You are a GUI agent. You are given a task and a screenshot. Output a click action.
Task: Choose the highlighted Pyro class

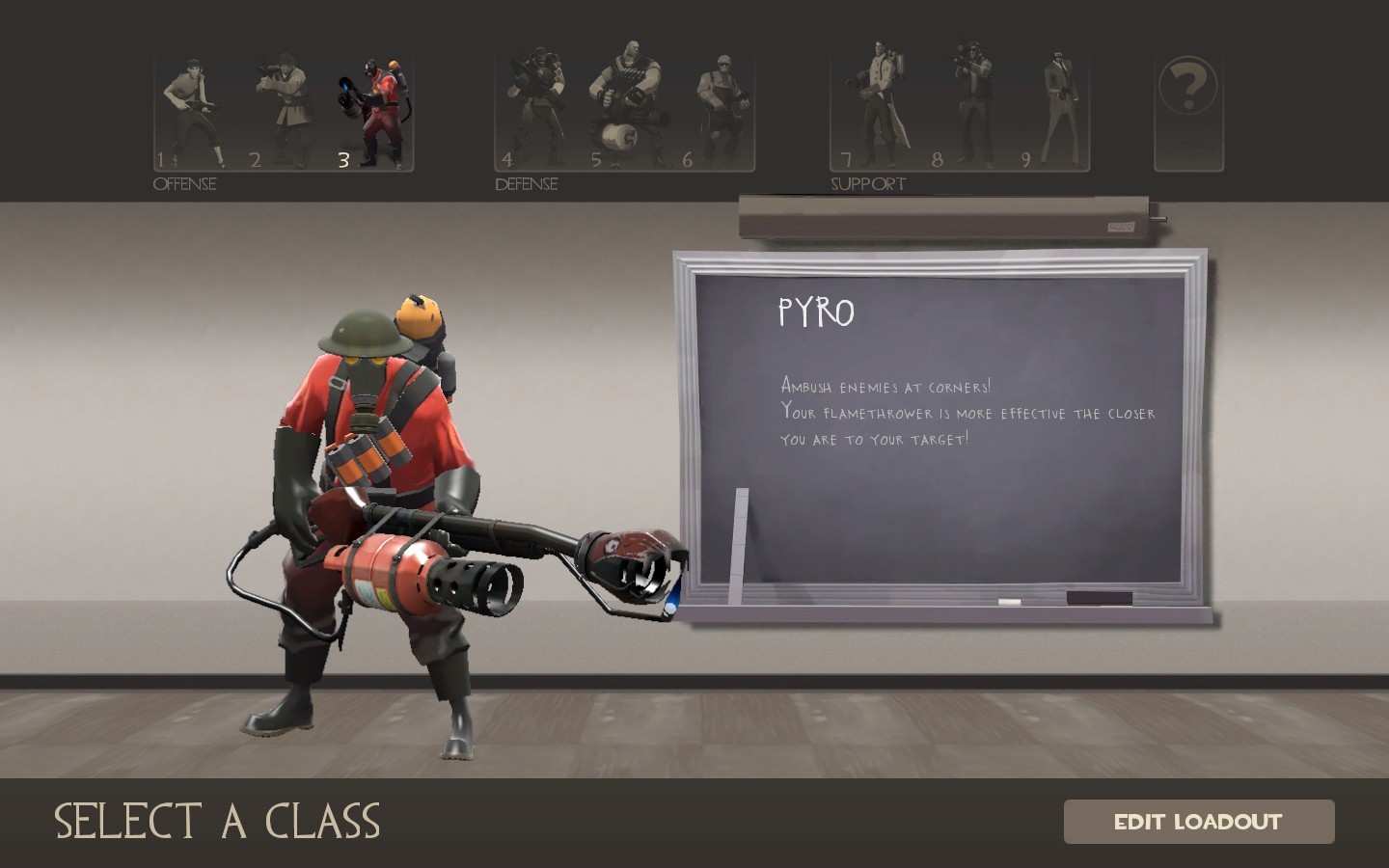coord(374,106)
